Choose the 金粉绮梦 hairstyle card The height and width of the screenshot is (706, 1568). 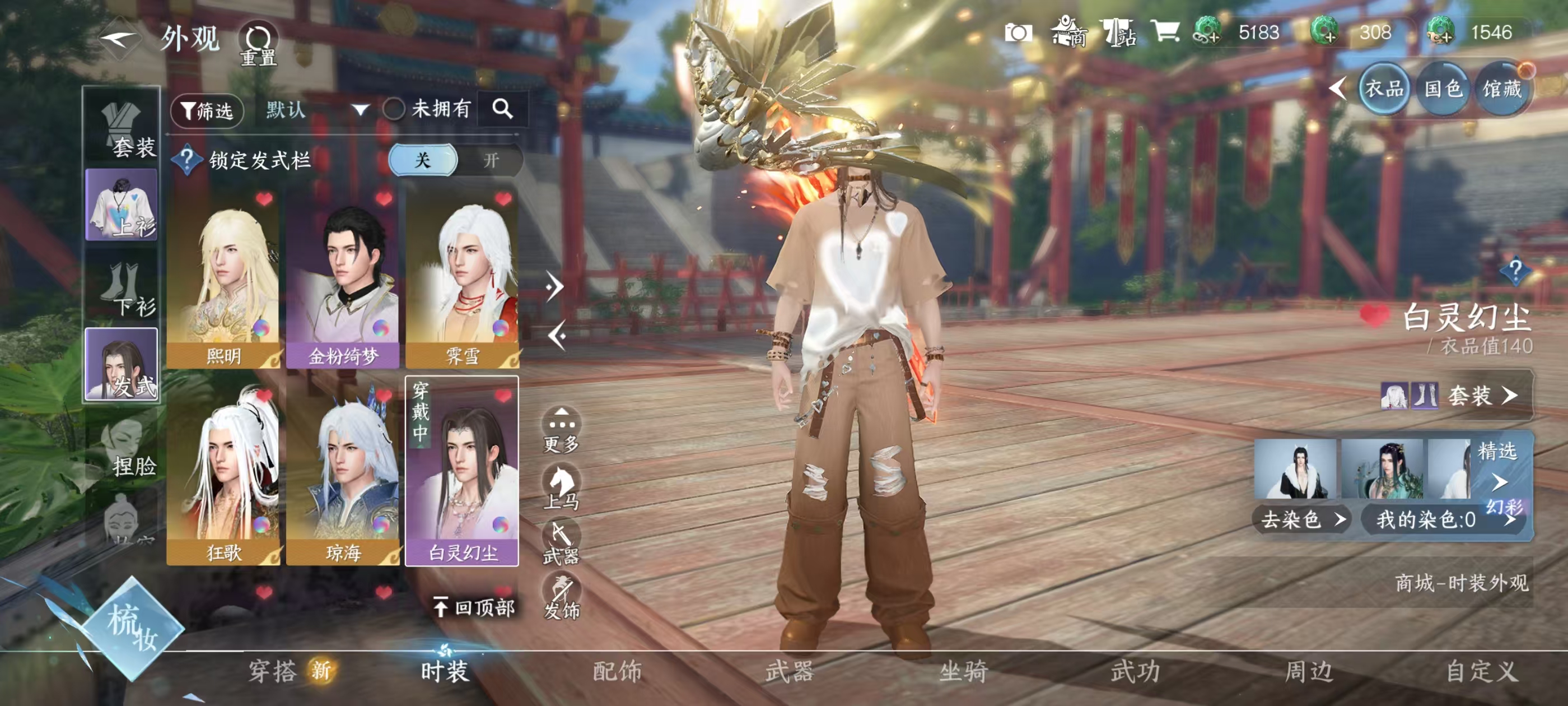[x=343, y=280]
